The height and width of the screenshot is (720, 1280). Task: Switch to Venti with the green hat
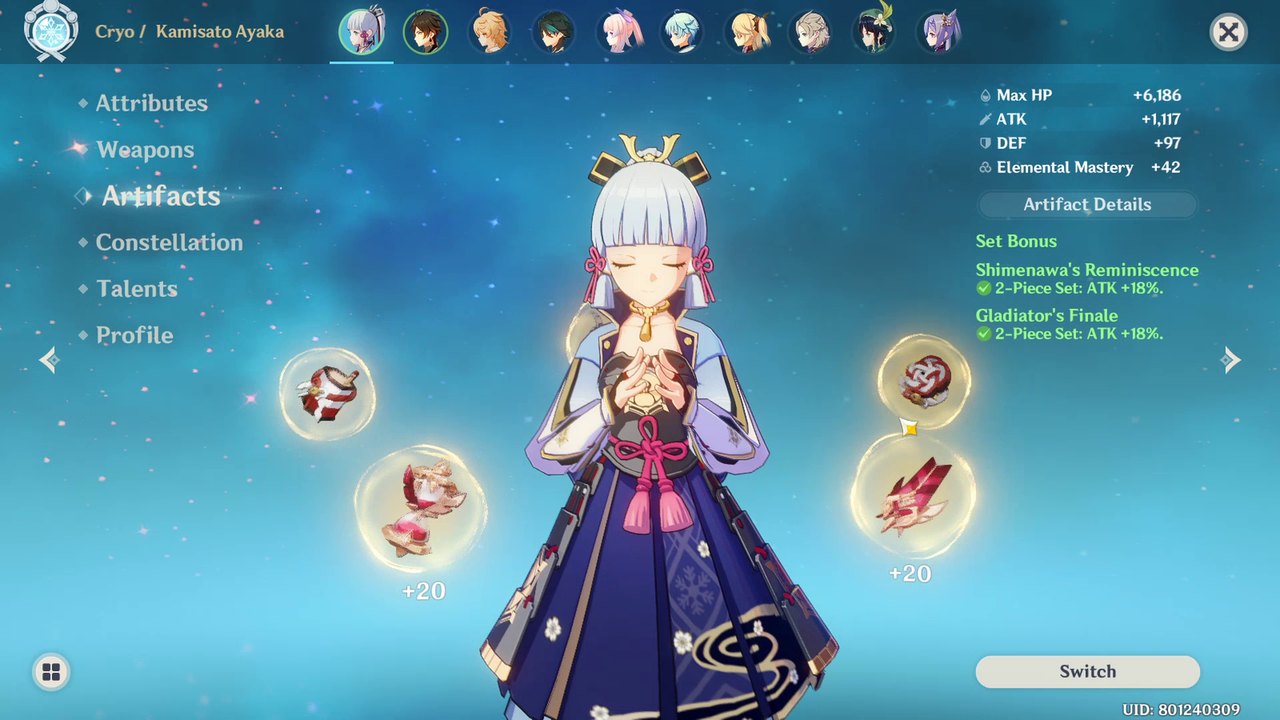click(x=874, y=33)
